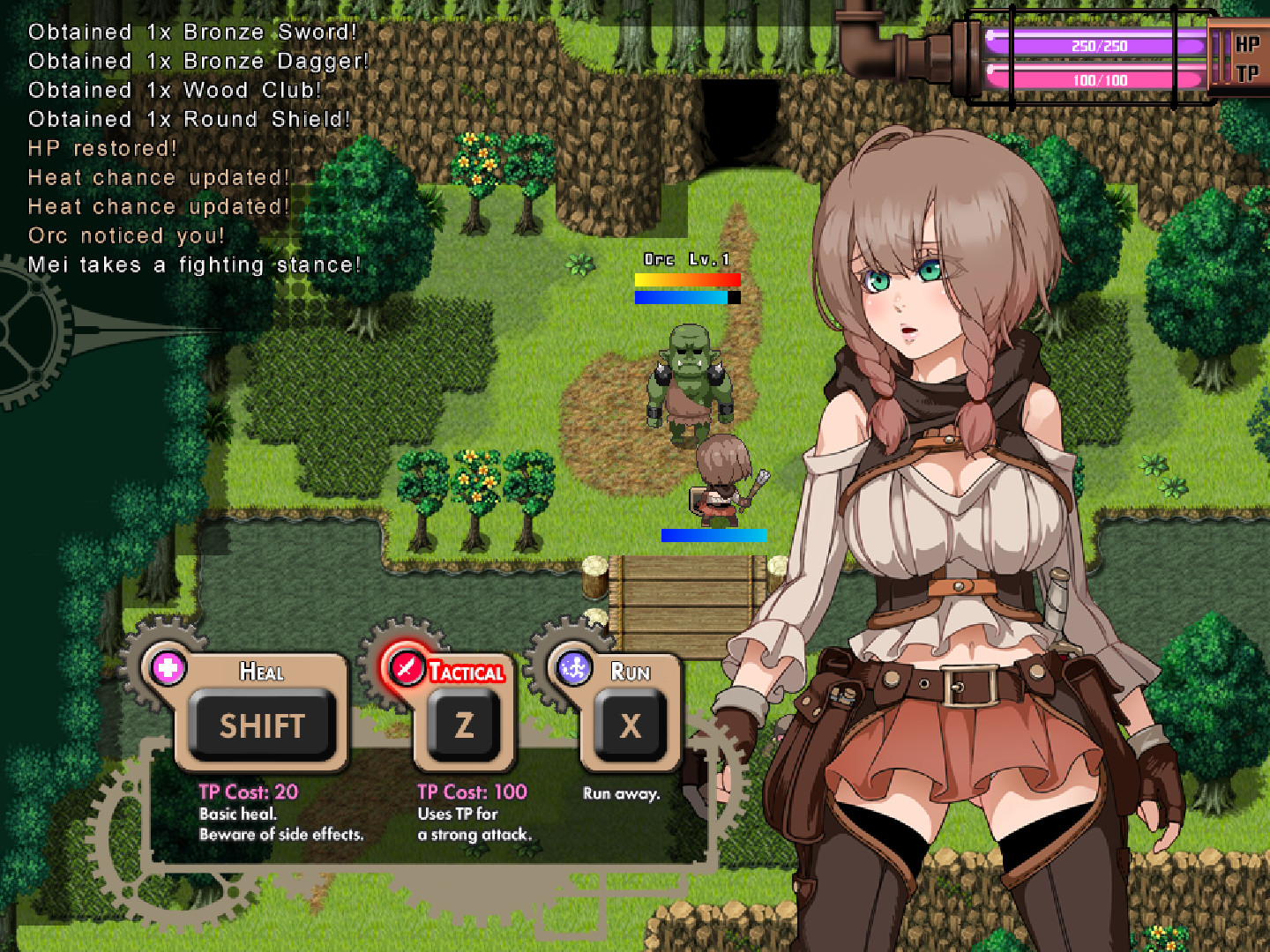This screenshot has width=1270, height=952.
Task: Click the HP gauge label icon
Action: pyautogui.click(x=1246, y=44)
